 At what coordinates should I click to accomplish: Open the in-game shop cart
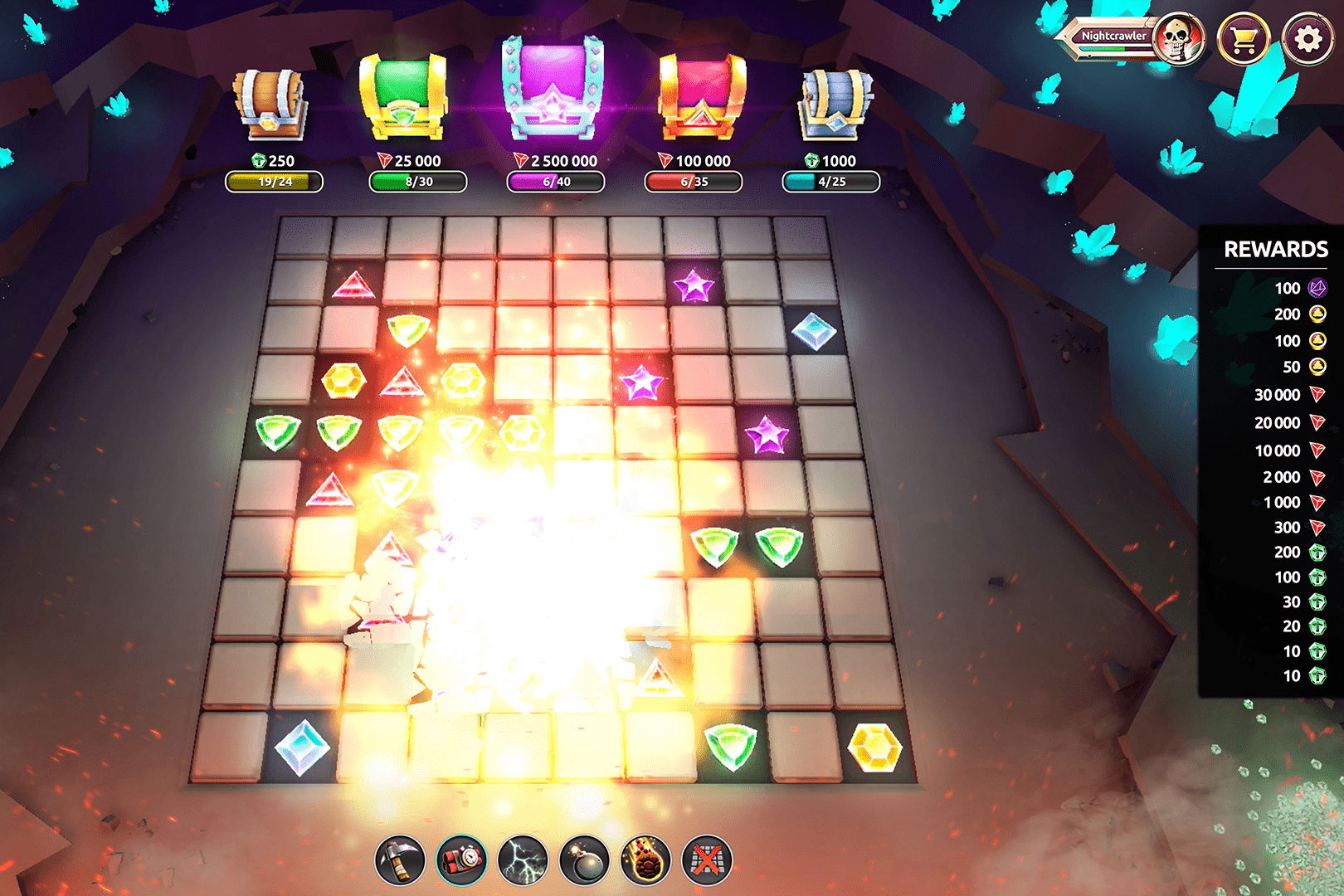pyautogui.click(x=1245, y=37)
